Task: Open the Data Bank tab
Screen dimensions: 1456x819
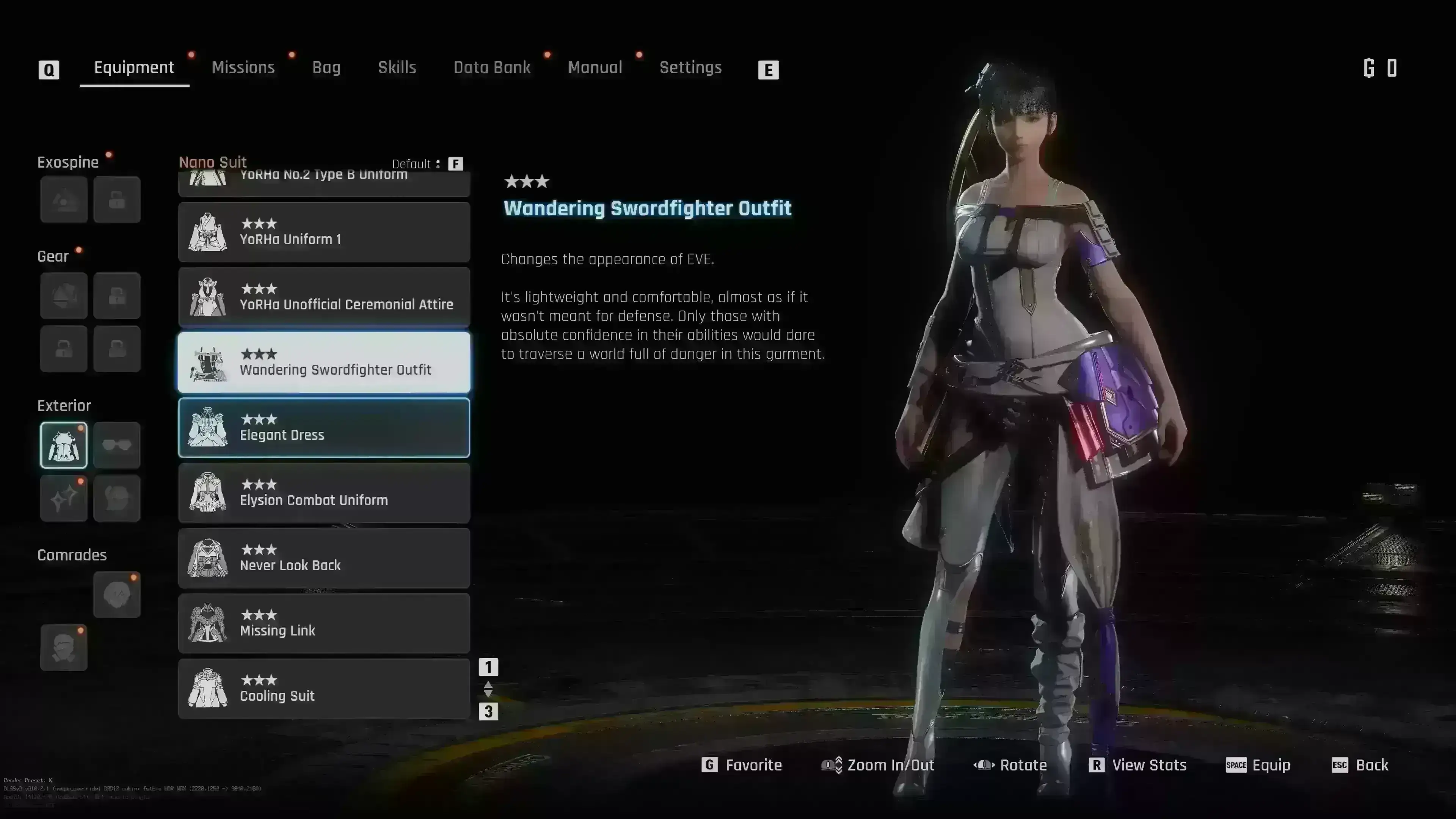Action: (x=492, y=68)
